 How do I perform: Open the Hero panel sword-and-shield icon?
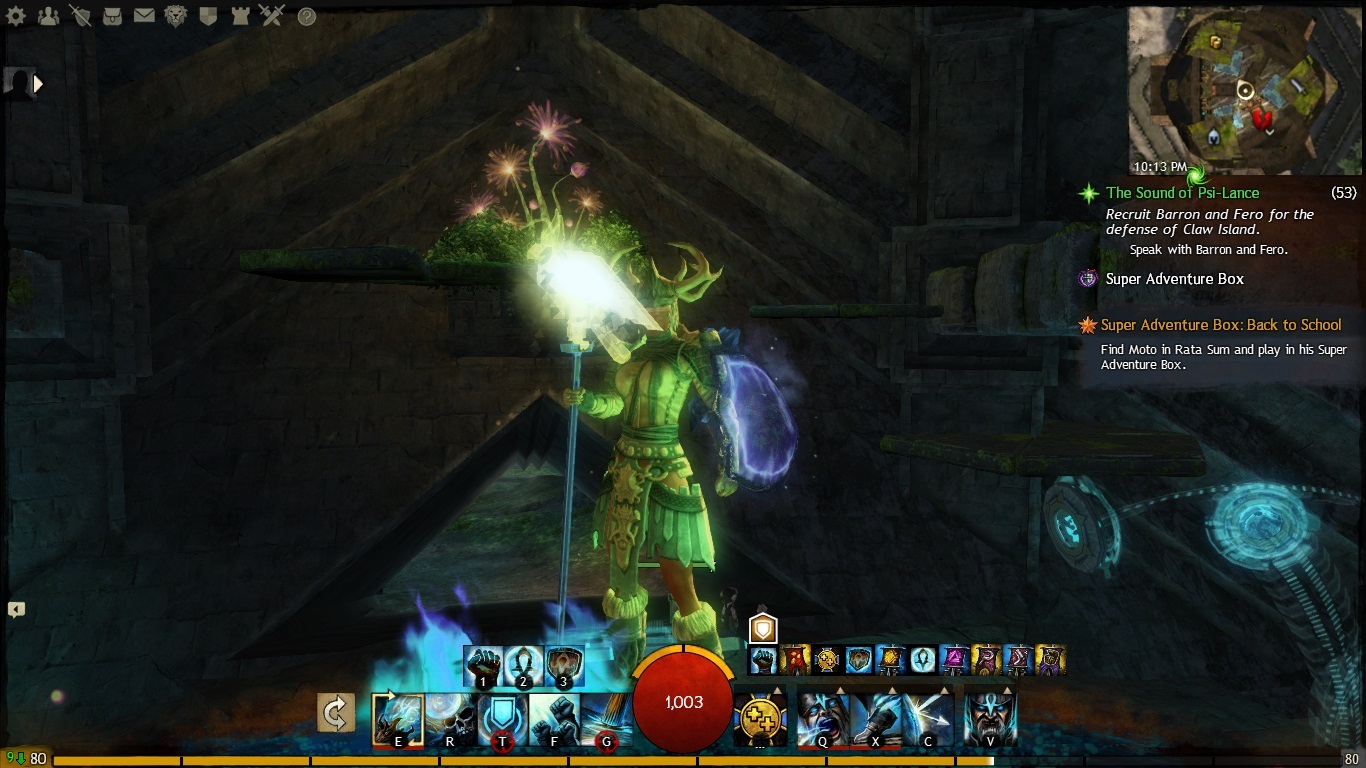click(81, 16)
